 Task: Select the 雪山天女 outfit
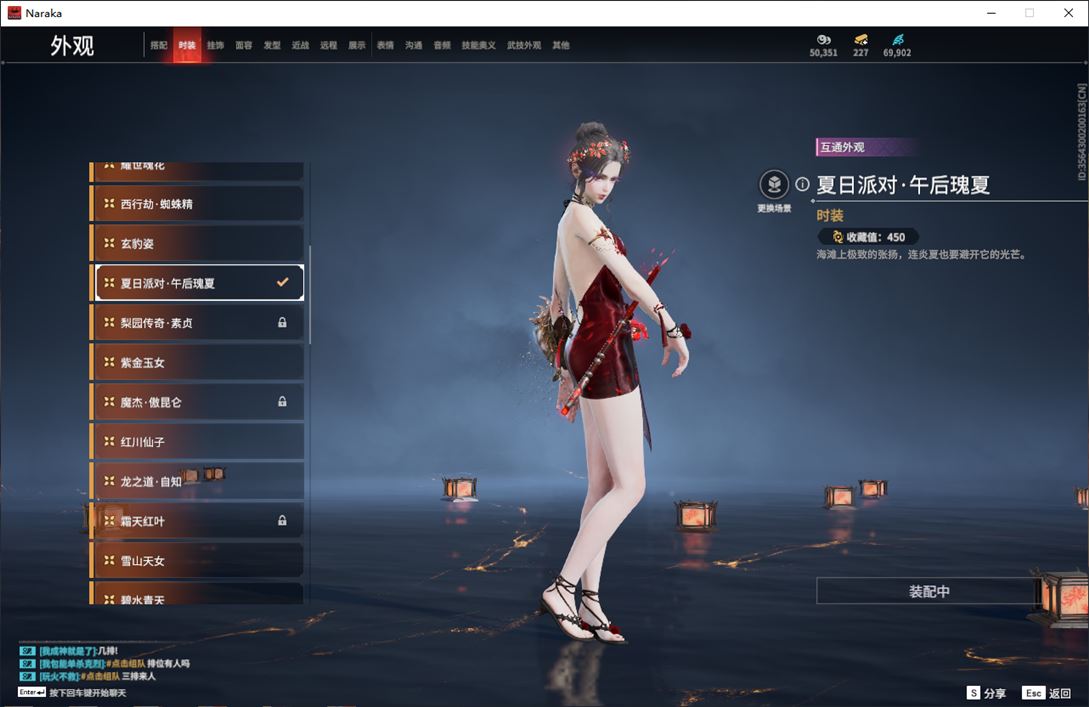point(198,561)
